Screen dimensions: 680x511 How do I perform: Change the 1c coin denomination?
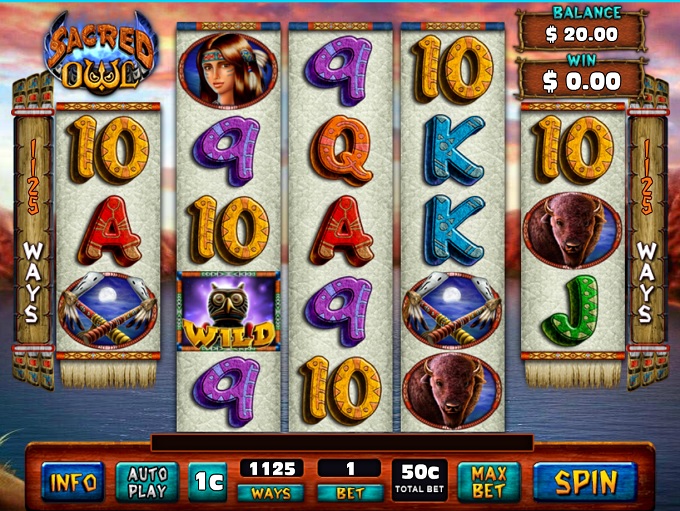click(209, 482)
